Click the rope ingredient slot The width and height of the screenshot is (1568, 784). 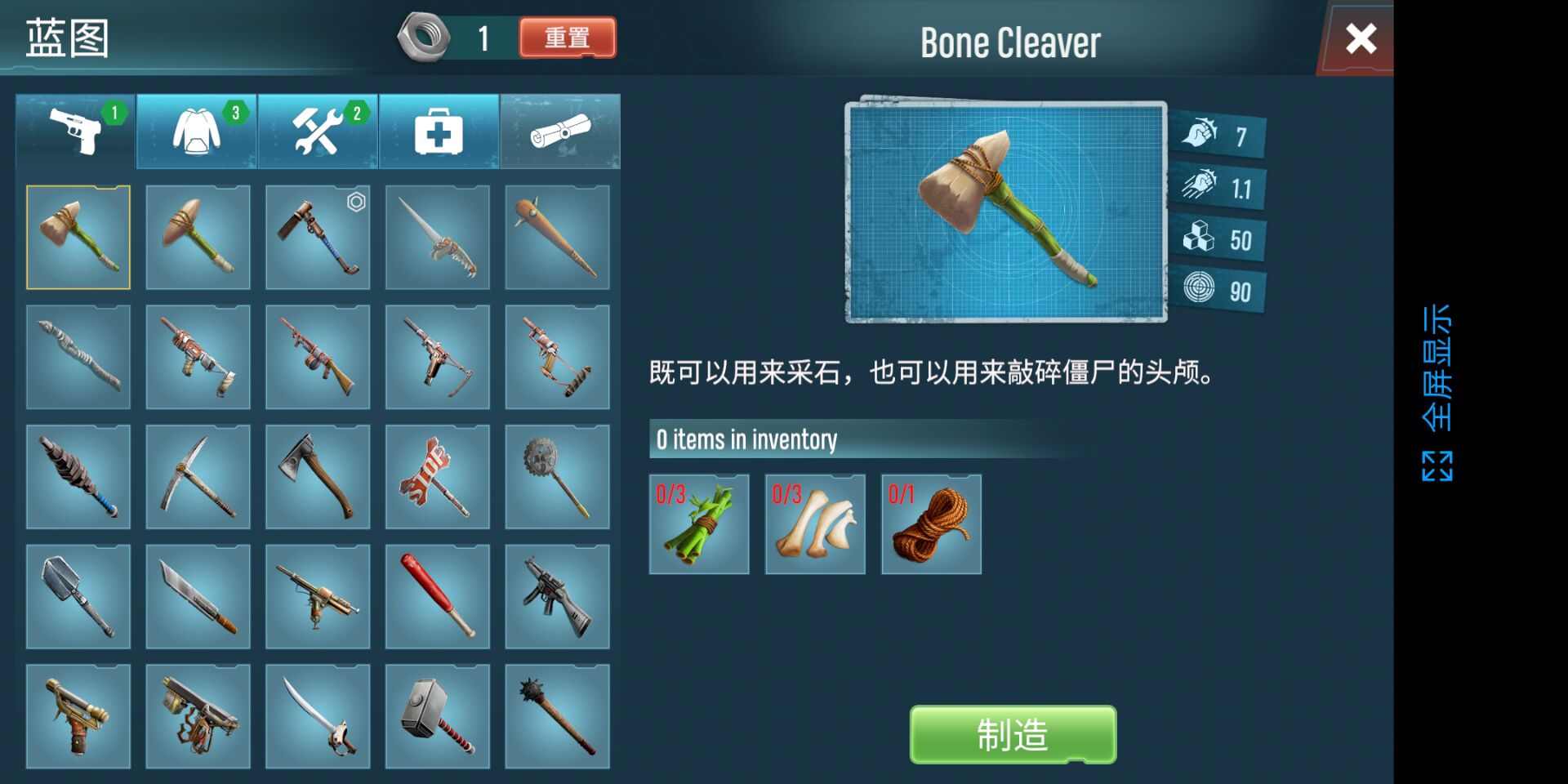pos(931,523)
